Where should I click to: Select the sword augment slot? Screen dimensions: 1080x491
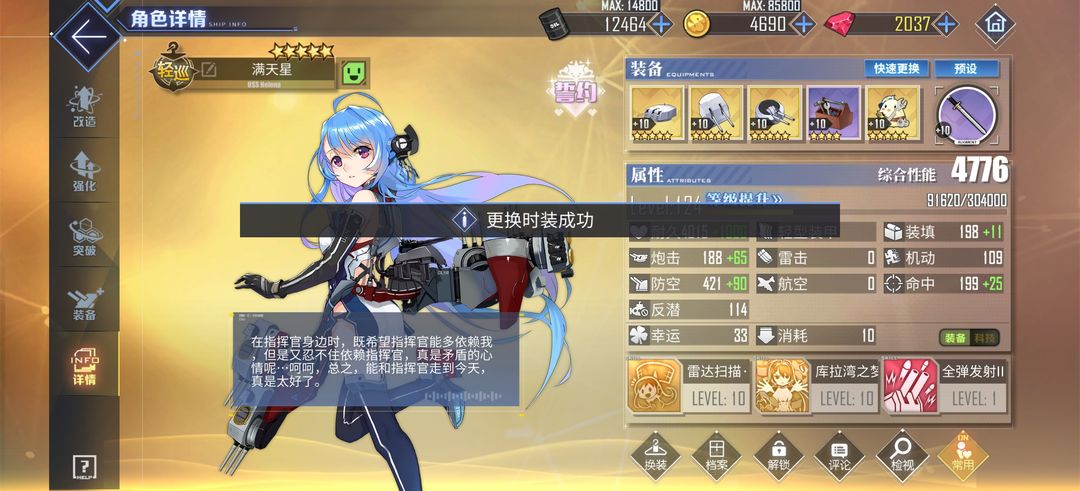[967, 113]
